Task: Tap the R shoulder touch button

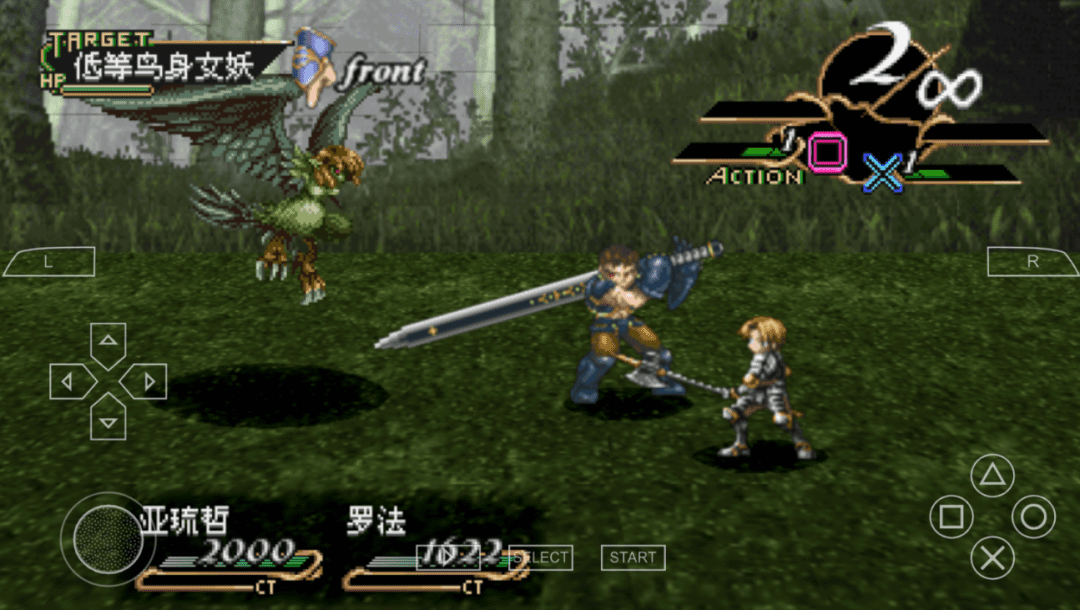Action: 1034,262
